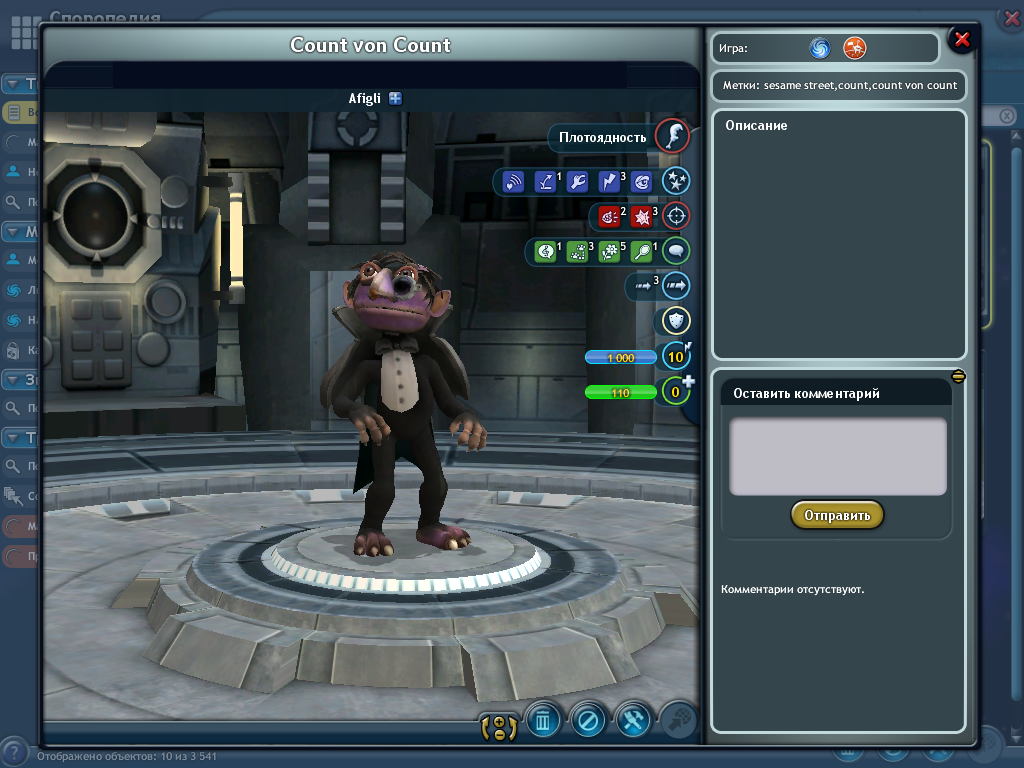Click the red crosshair attack category icon
Viewport: 1024px width, 768px height.
point(676,216)
